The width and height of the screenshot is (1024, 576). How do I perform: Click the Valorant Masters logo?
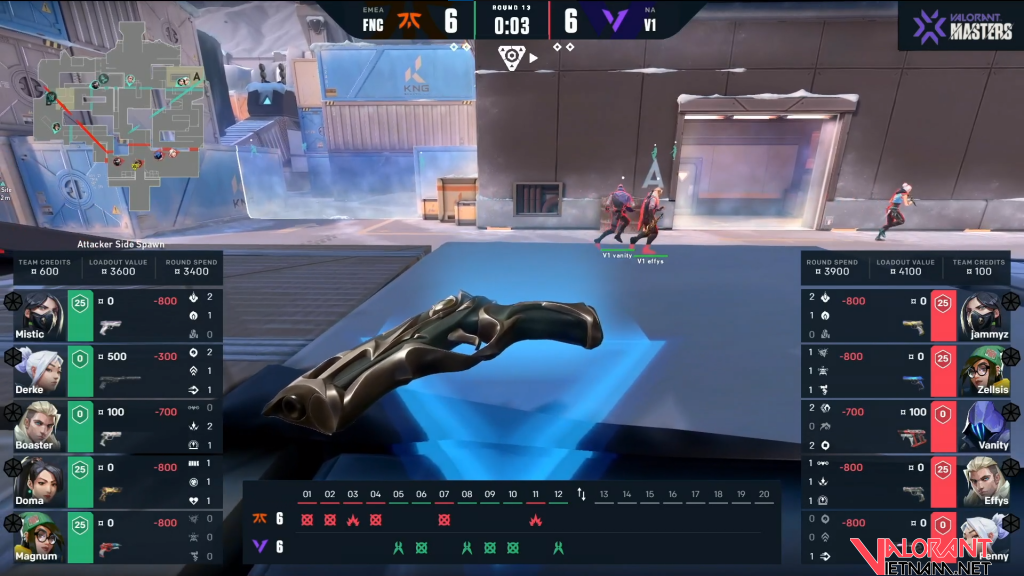click(958, 25)
